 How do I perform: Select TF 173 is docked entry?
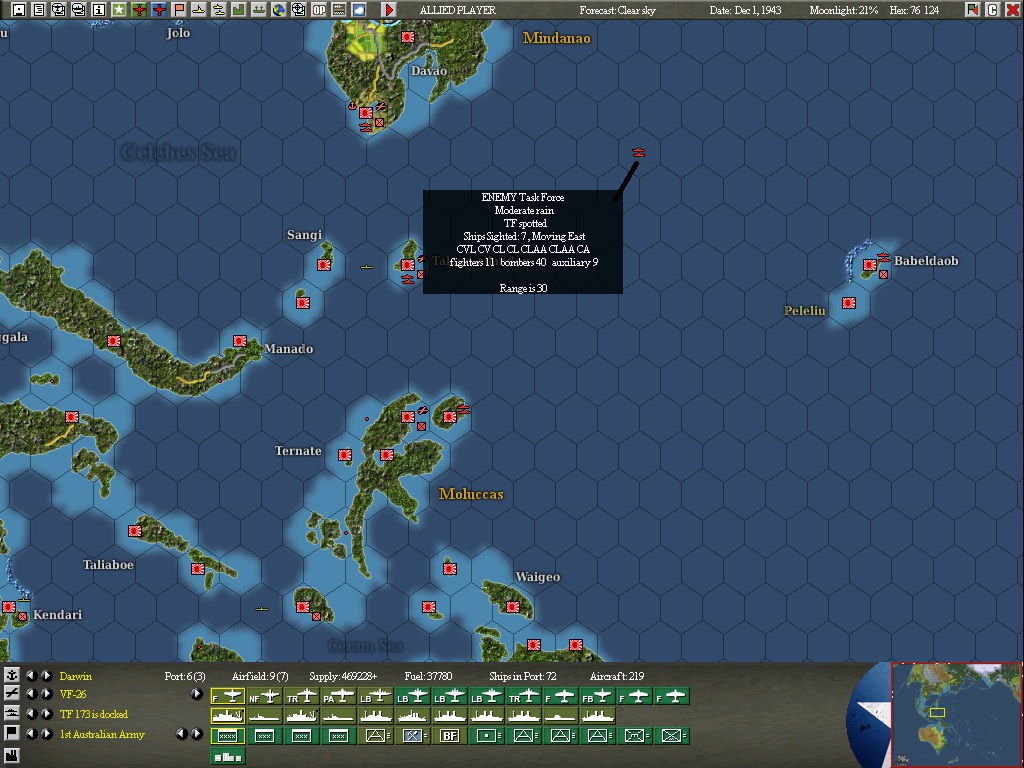coord(94,715)
